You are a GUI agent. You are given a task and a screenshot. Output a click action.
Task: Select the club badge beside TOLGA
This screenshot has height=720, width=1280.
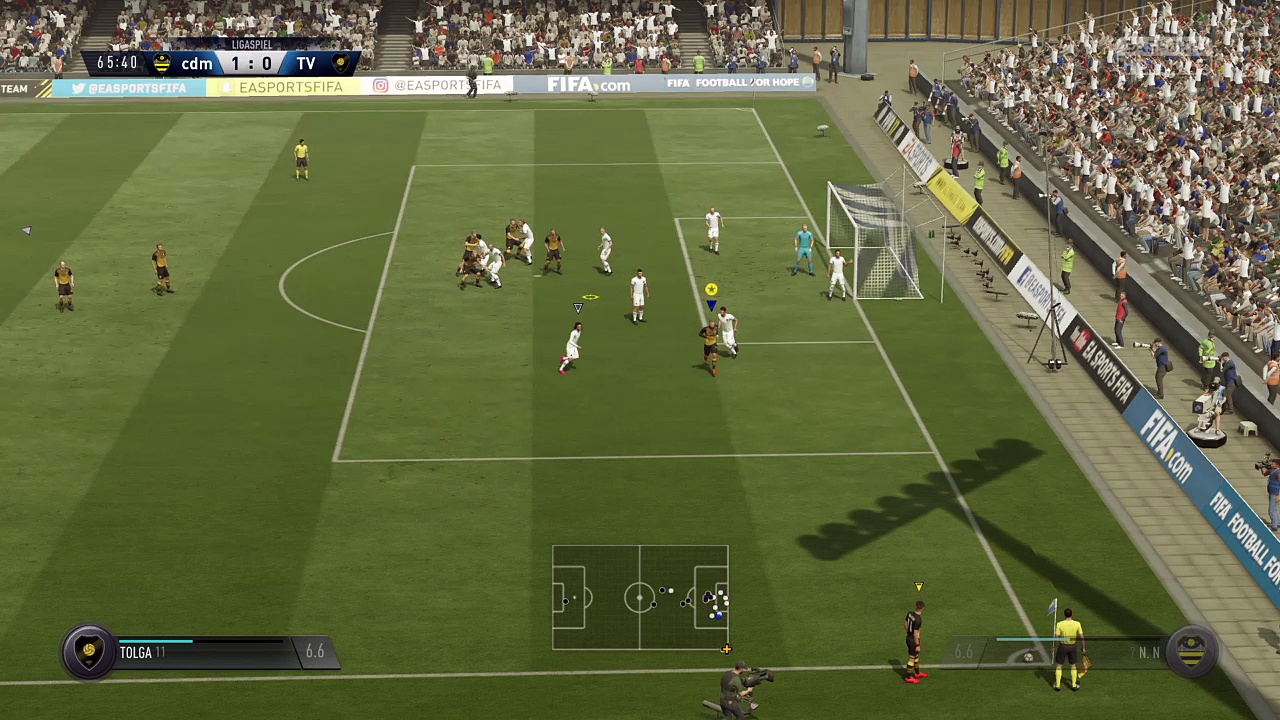pos(89,651)
